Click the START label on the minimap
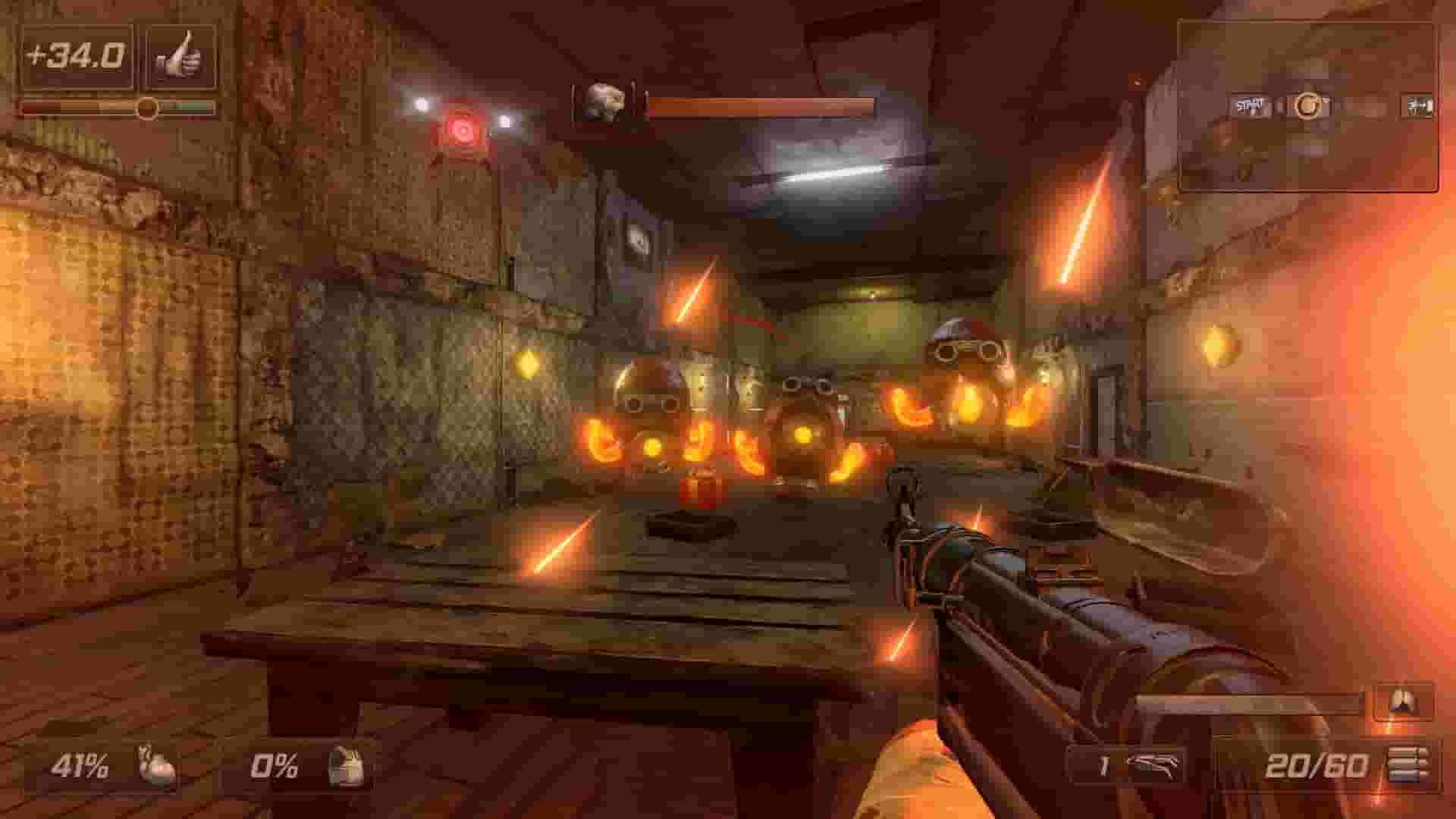 click(1250, 104)
